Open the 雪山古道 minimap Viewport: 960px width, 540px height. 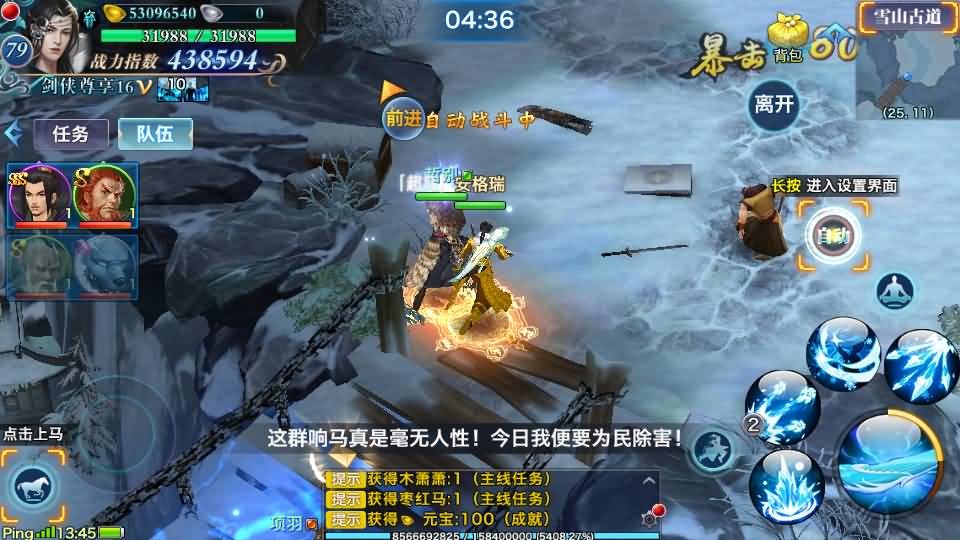click(906, 62)
